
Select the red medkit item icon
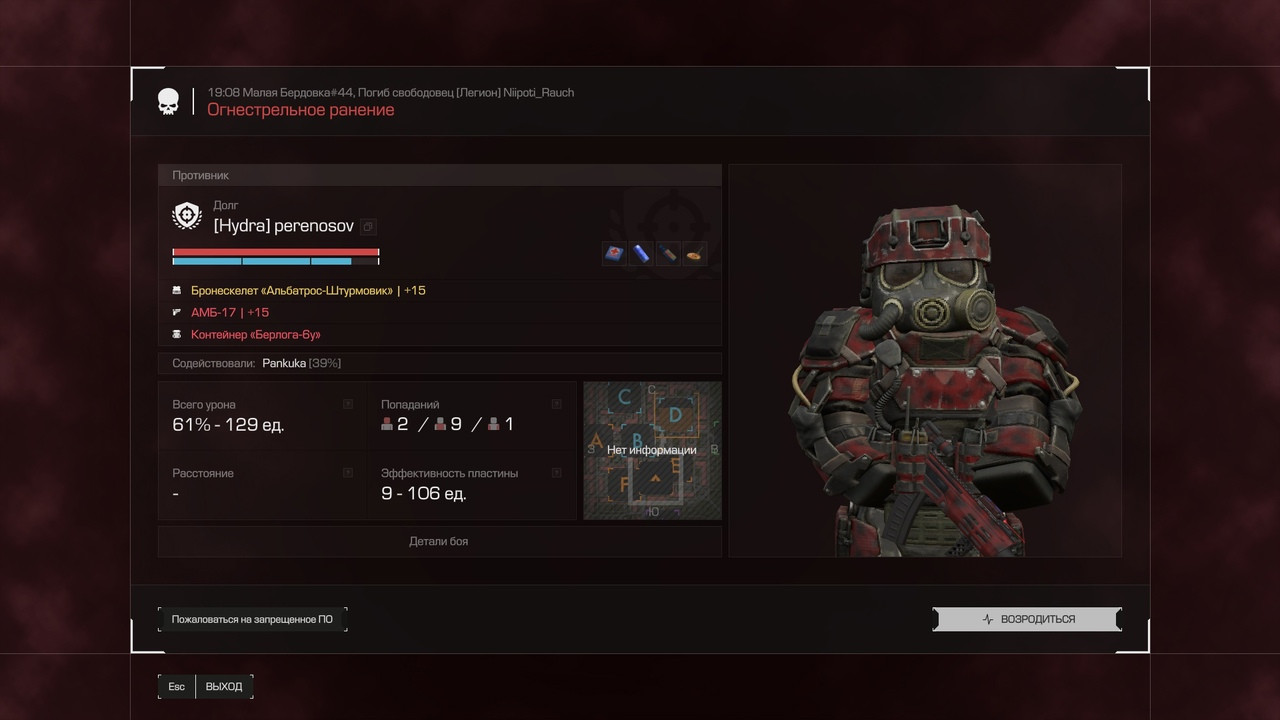(x=613, y=253)
